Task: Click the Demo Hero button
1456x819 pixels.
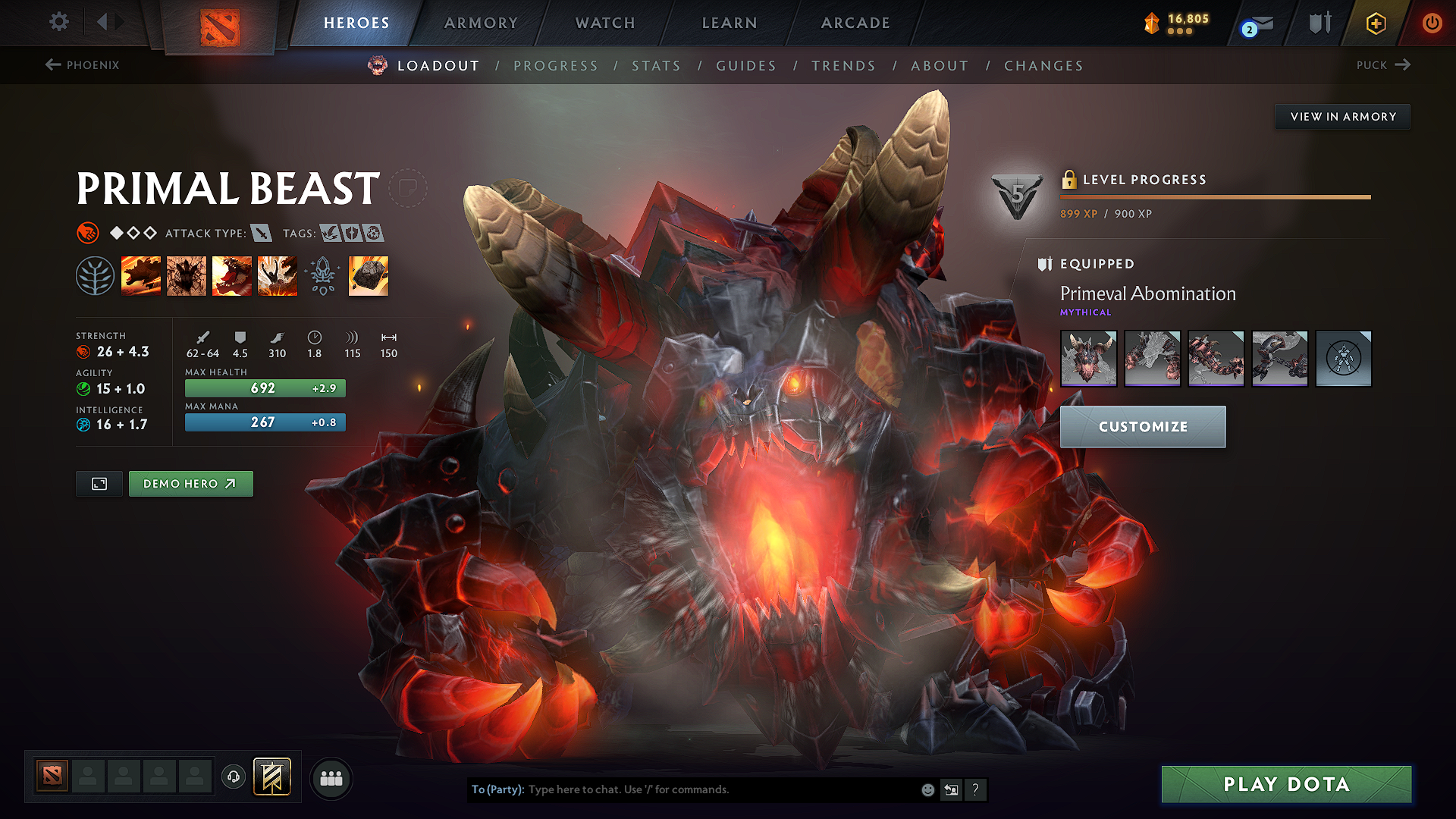Action: point(190,483)
